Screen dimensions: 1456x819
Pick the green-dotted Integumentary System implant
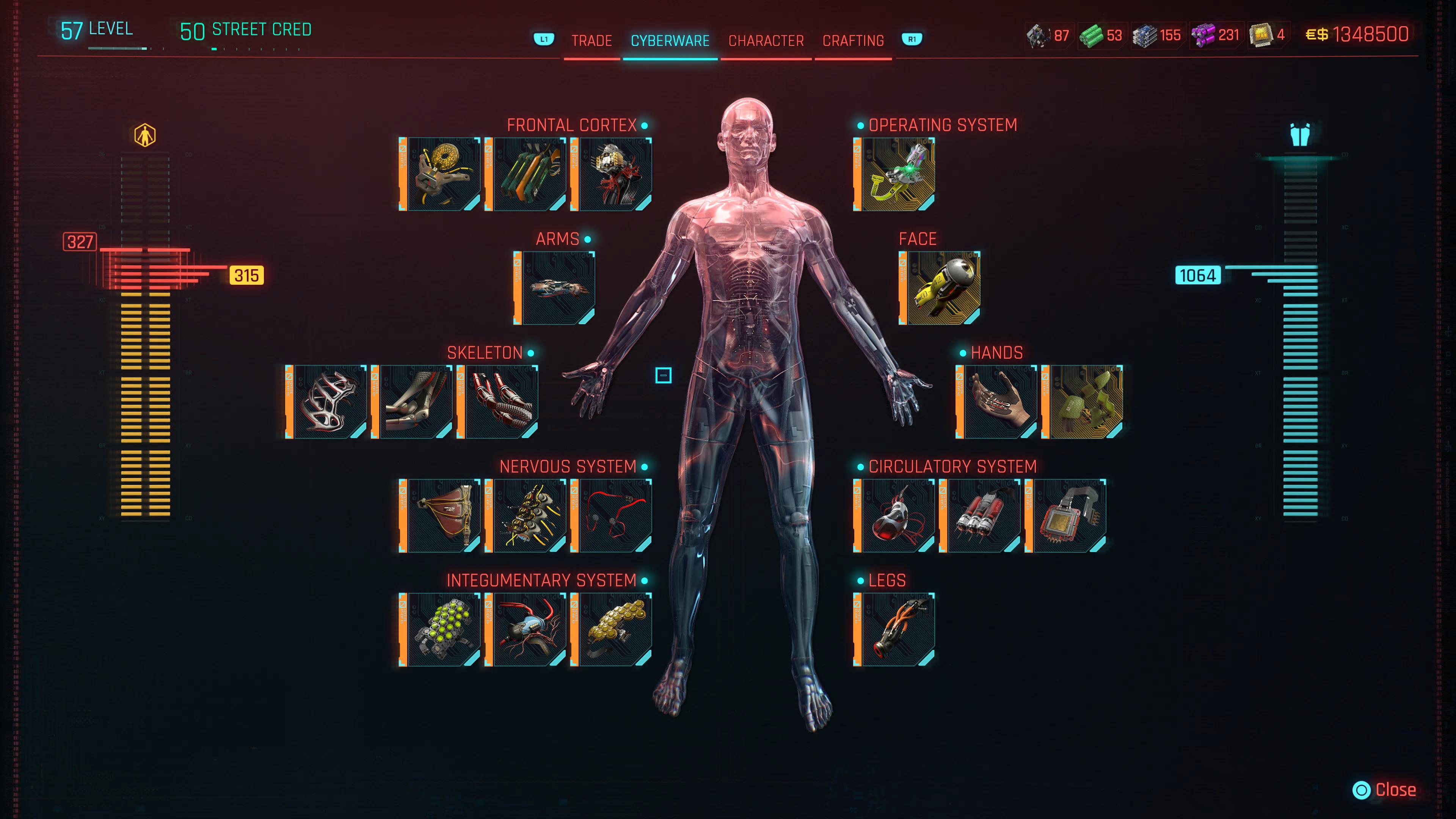coord(440,630)
